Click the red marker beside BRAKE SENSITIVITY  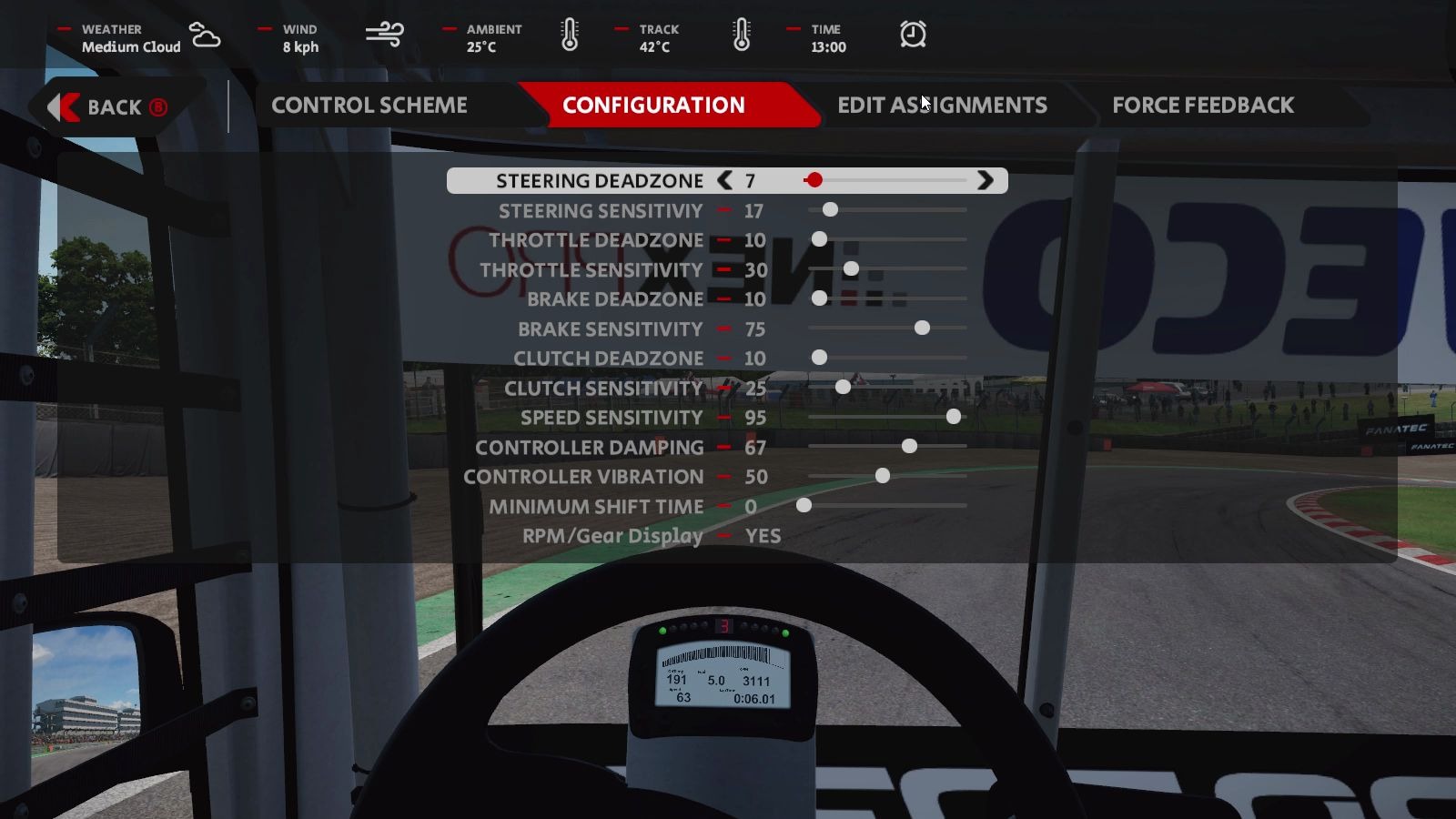tap(724, 329)
